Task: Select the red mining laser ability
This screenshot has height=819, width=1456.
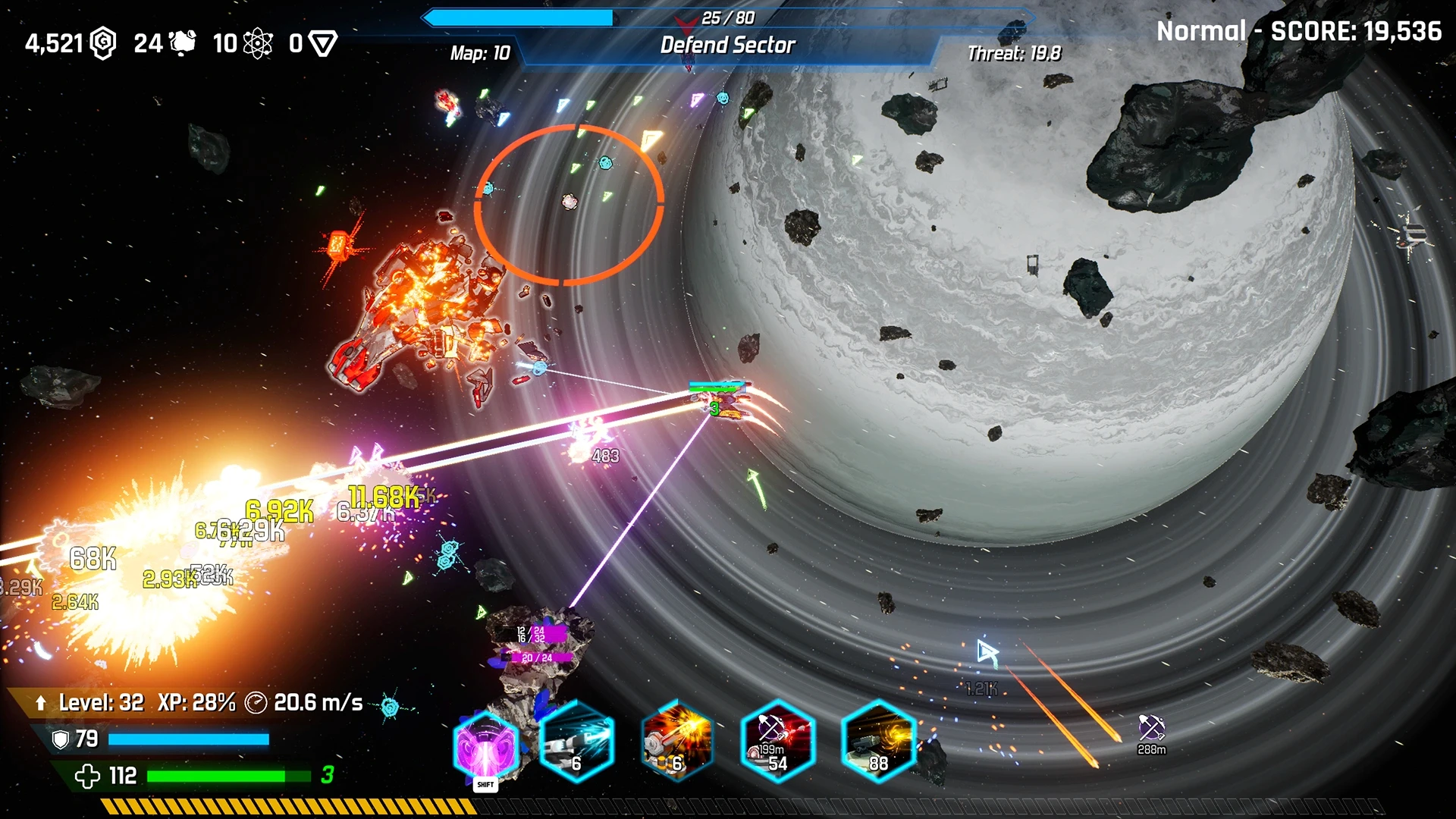Action: tap(778, 742)
